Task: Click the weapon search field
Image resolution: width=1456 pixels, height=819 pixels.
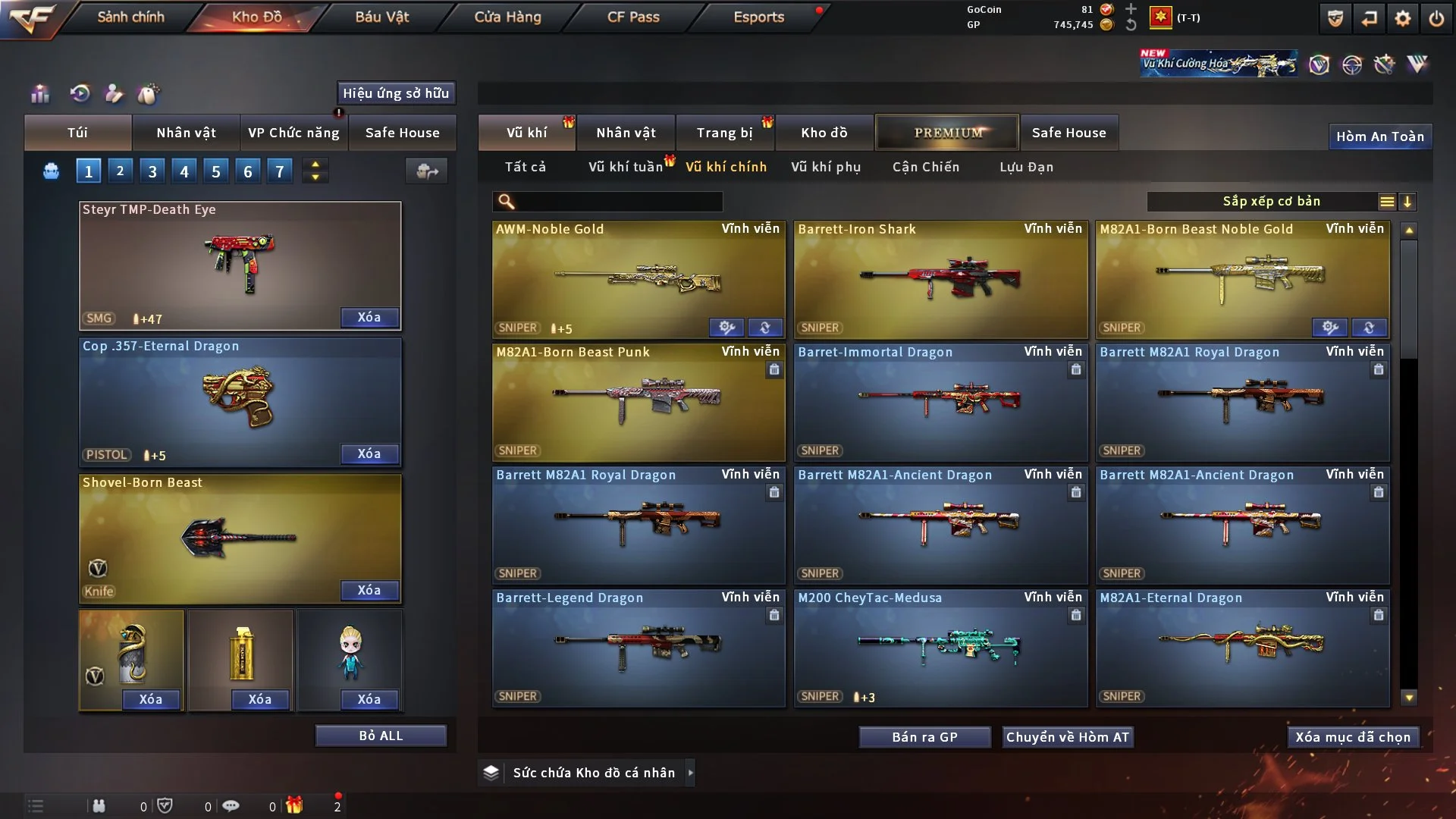Action: 619,202
